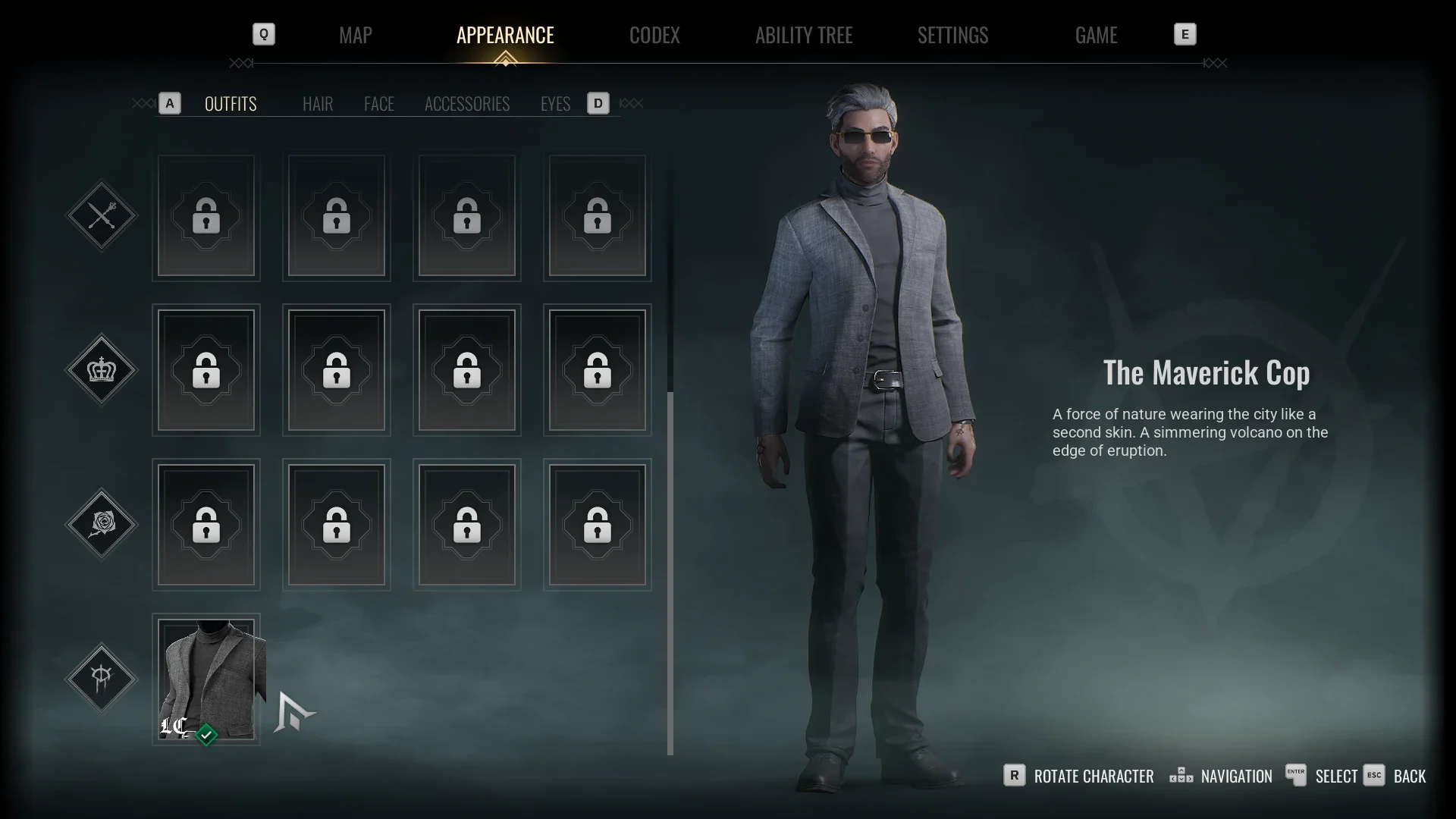Image resolution: width=1456 pixels, height=819 pixels.
Task: Equip the Maverick Cop grey blazer outfit
Action: [x=206, y=679]
